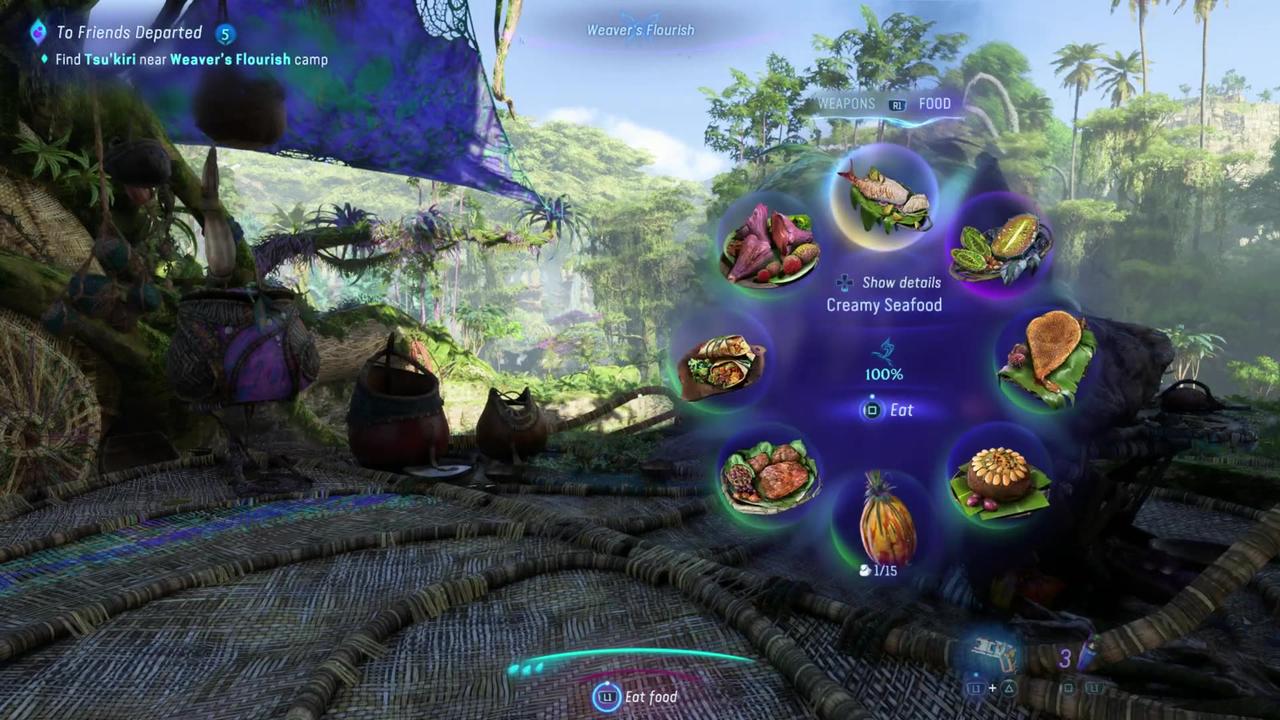1280x720 pixels.
Task: Expand Show details for Creamy Seafood
Action: (890, 282)
